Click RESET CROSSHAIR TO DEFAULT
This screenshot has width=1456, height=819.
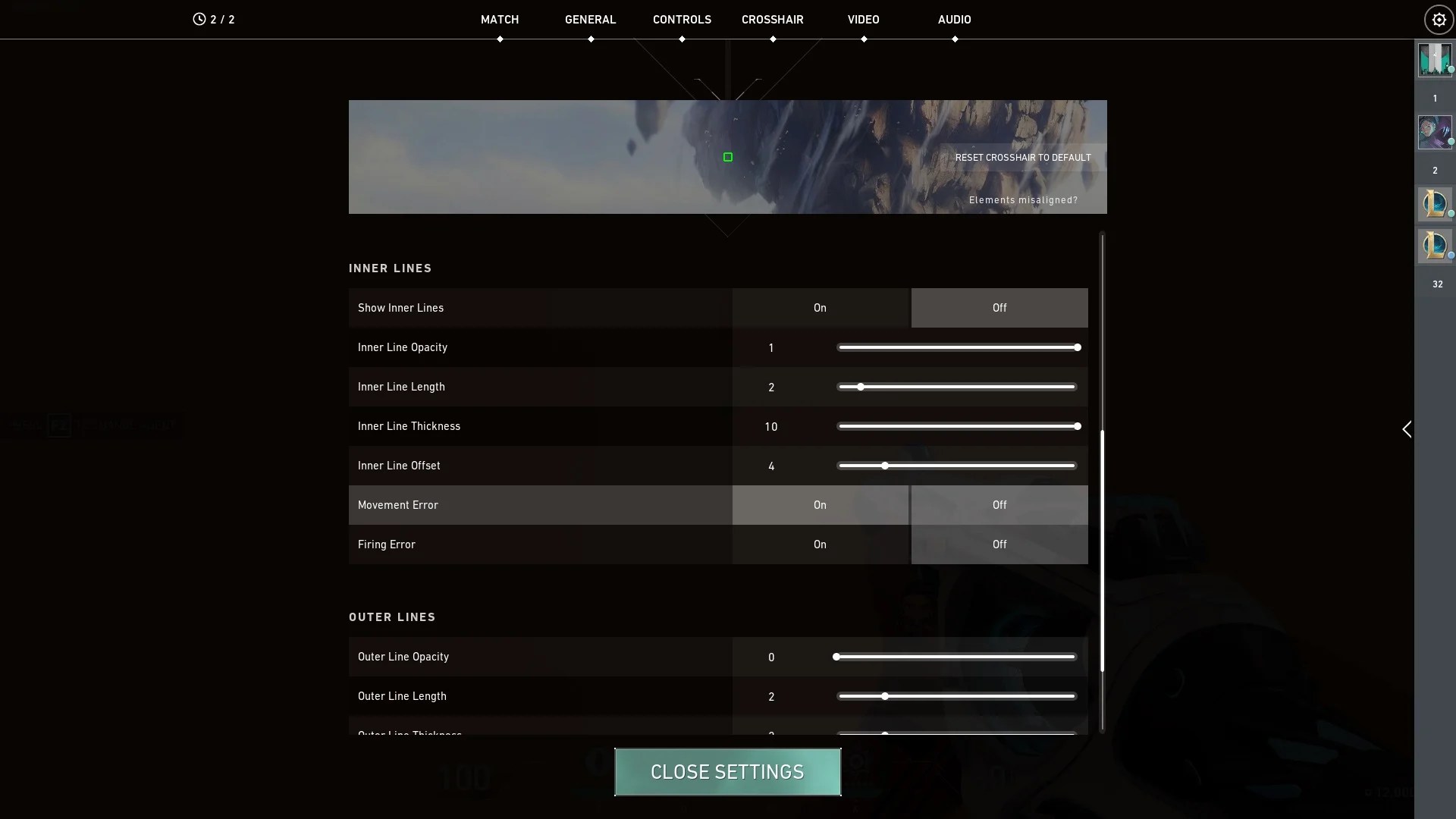pos(1023,157)
